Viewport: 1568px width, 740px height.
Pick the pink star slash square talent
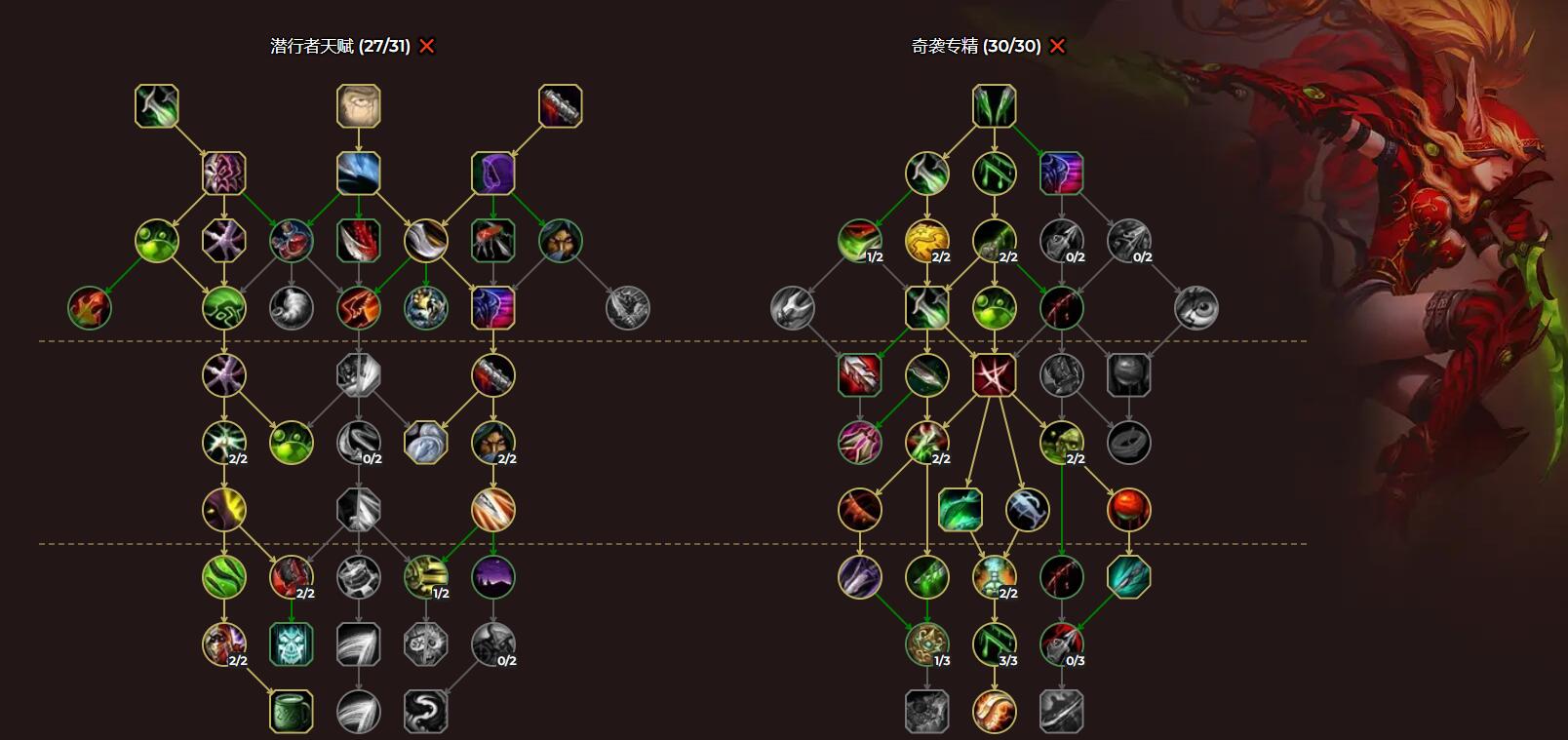tap(995, 375)
